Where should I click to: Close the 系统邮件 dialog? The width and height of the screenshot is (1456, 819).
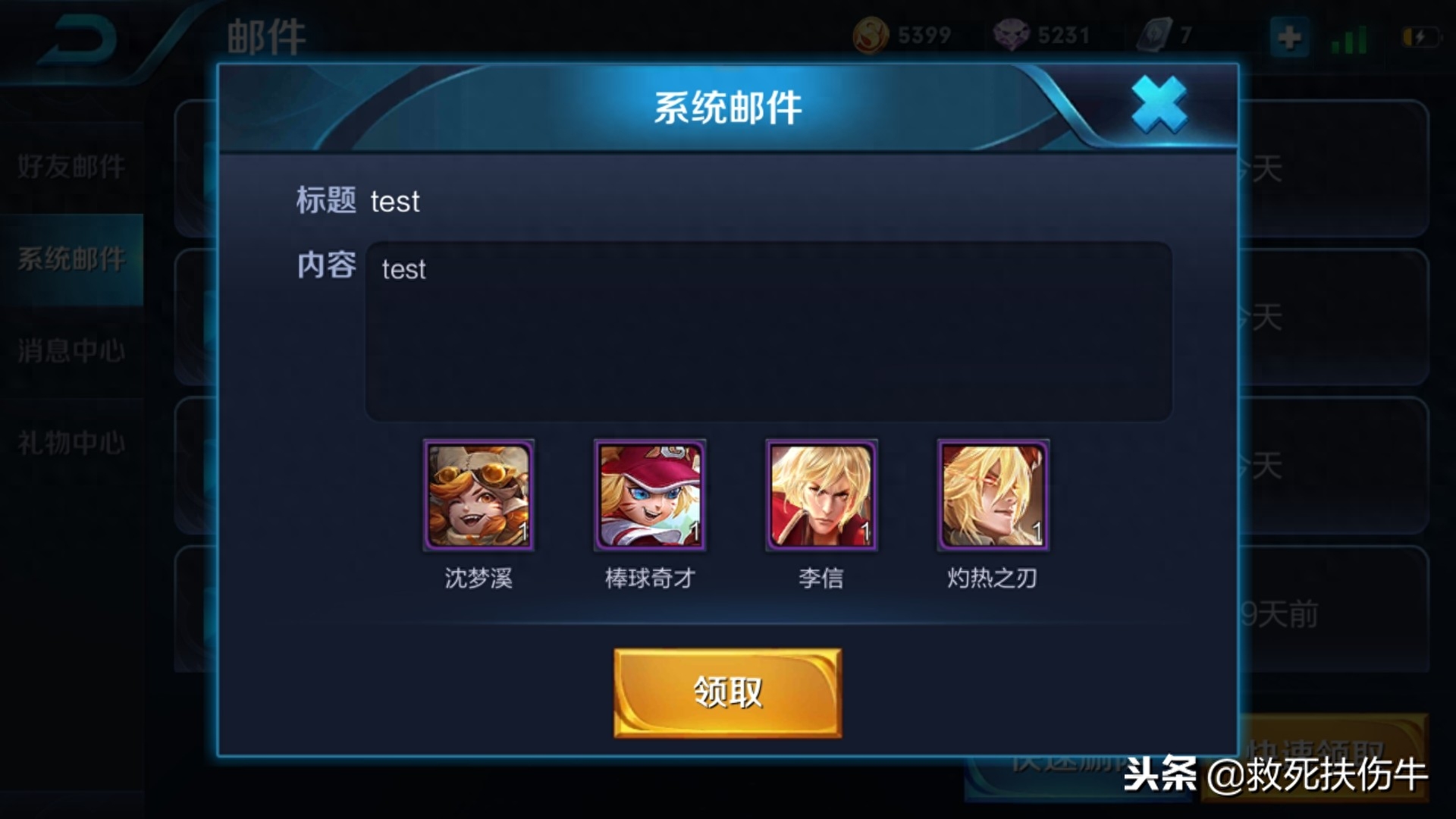[x=1159, y=105]
